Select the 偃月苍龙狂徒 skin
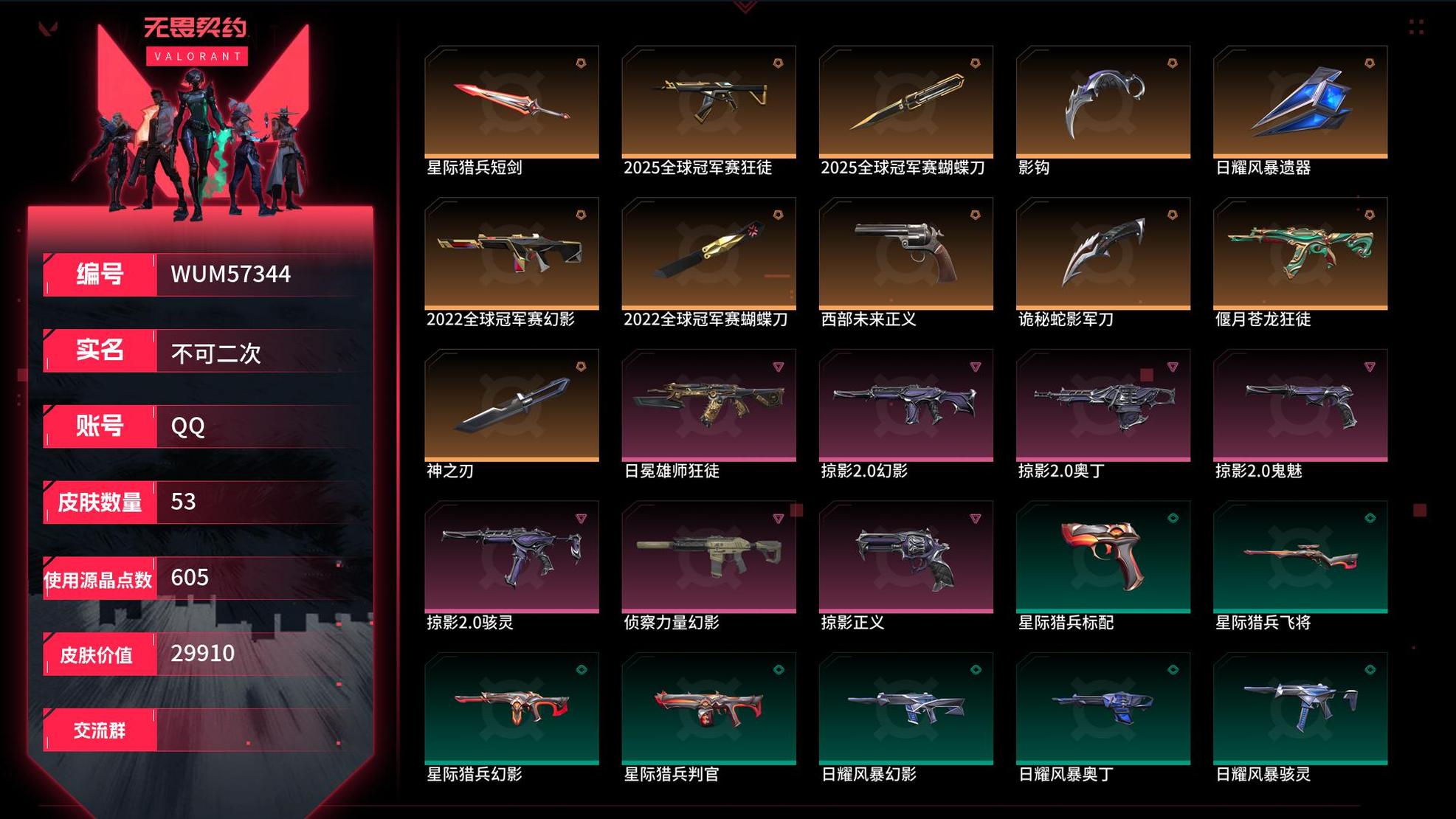 click(x=1300, y=253)
